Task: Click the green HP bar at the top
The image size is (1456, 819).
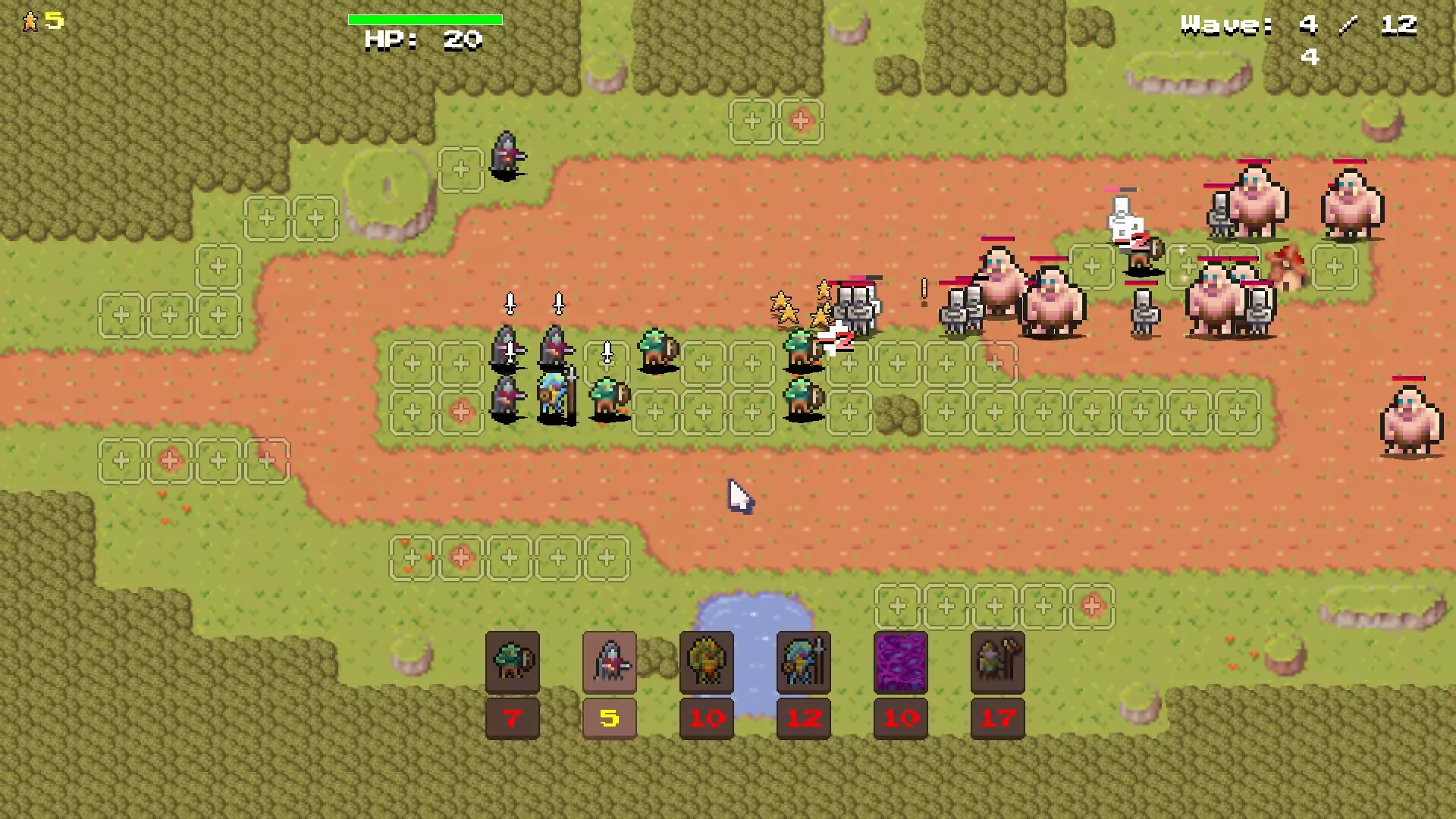Action: click(425, 19)
